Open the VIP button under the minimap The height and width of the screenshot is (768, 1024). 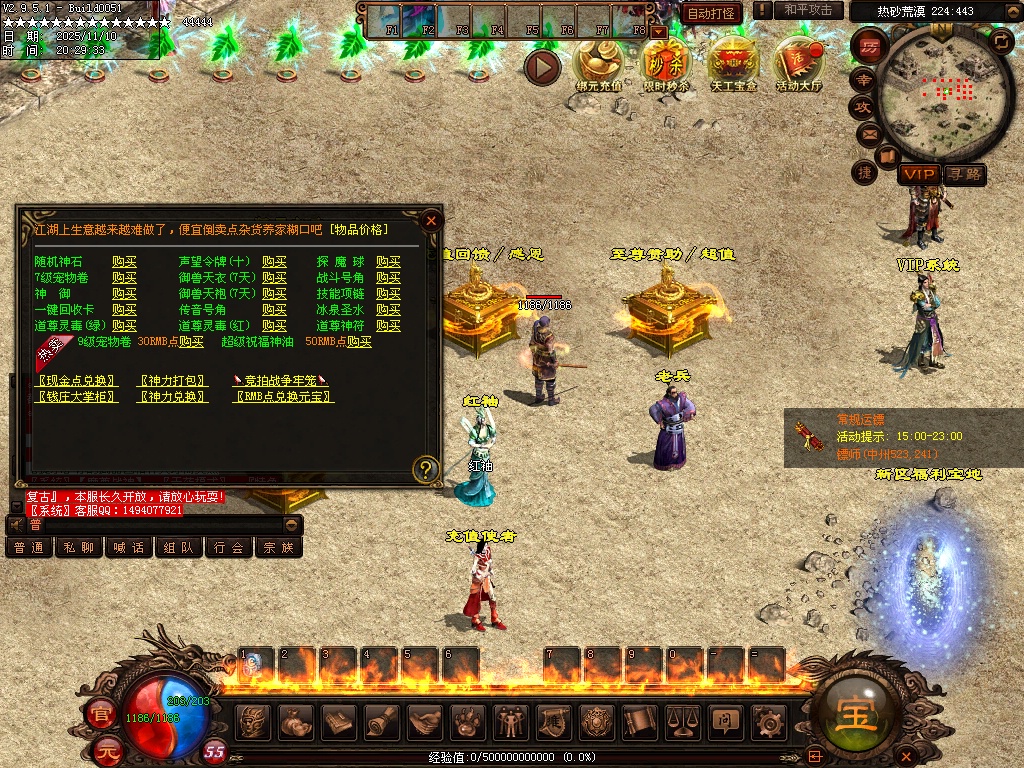click(917, 175)
